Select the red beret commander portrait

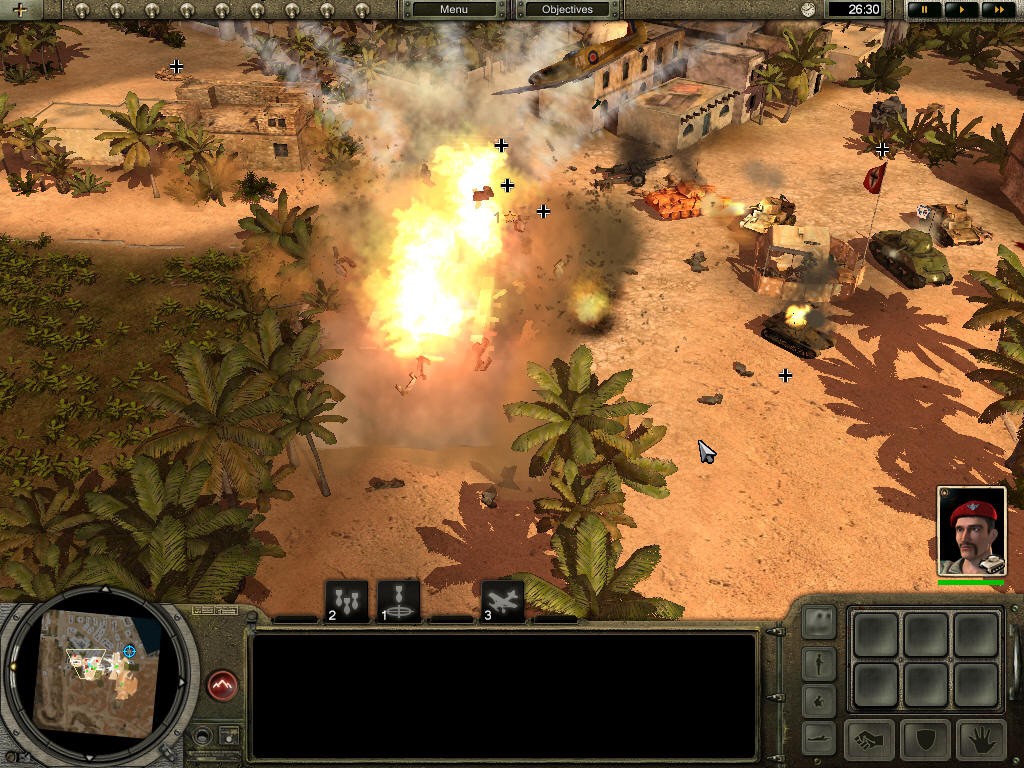coord(971,532)
